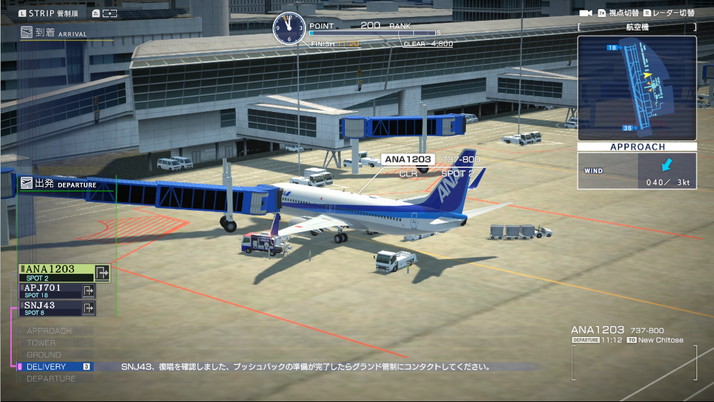The height and width of the screenshot is (402, 714).
Task: Click the handoff arrow on APJ701 strip
Action: 89,290
